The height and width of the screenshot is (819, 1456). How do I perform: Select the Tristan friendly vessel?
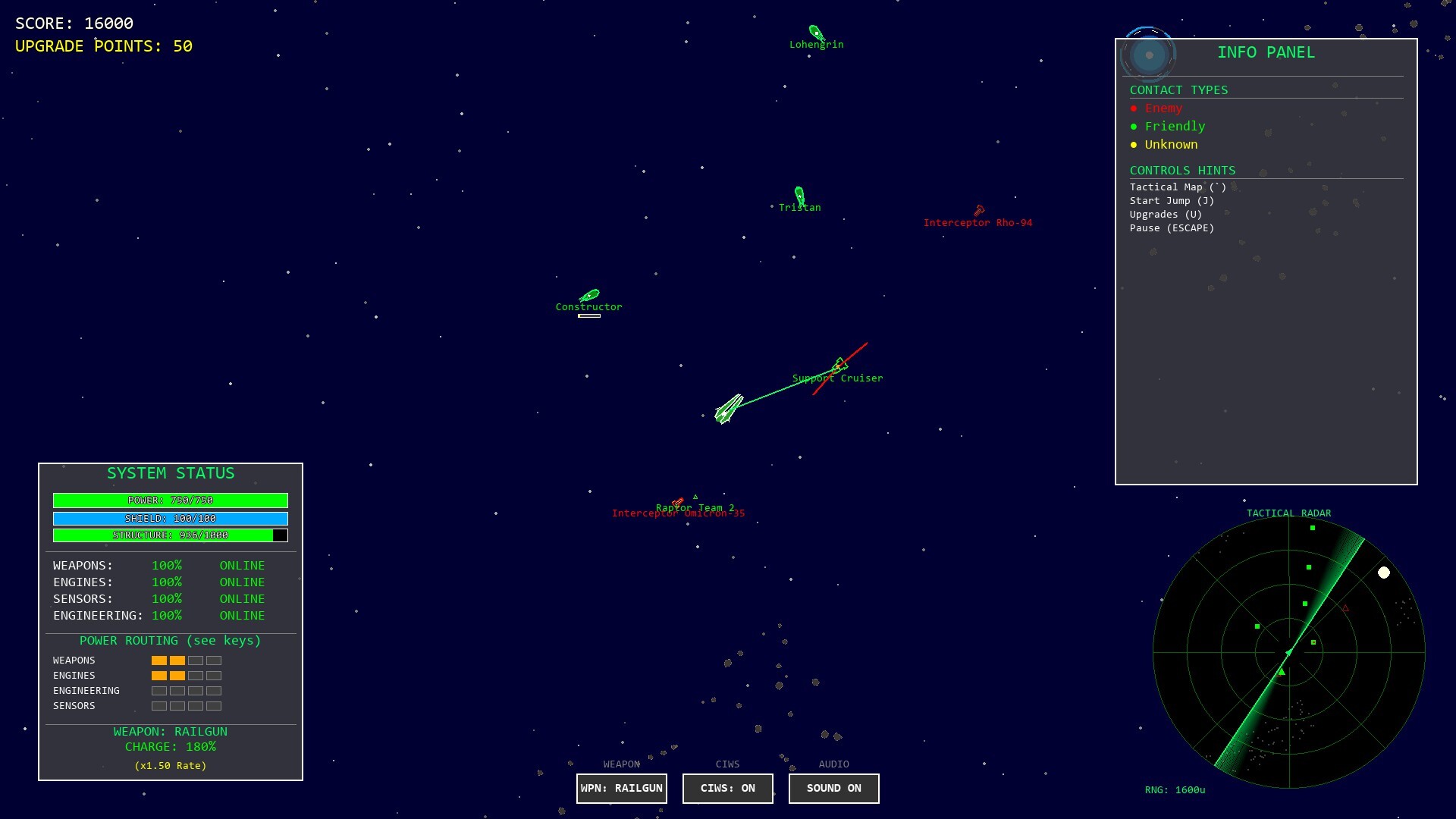tap(799, 195)
